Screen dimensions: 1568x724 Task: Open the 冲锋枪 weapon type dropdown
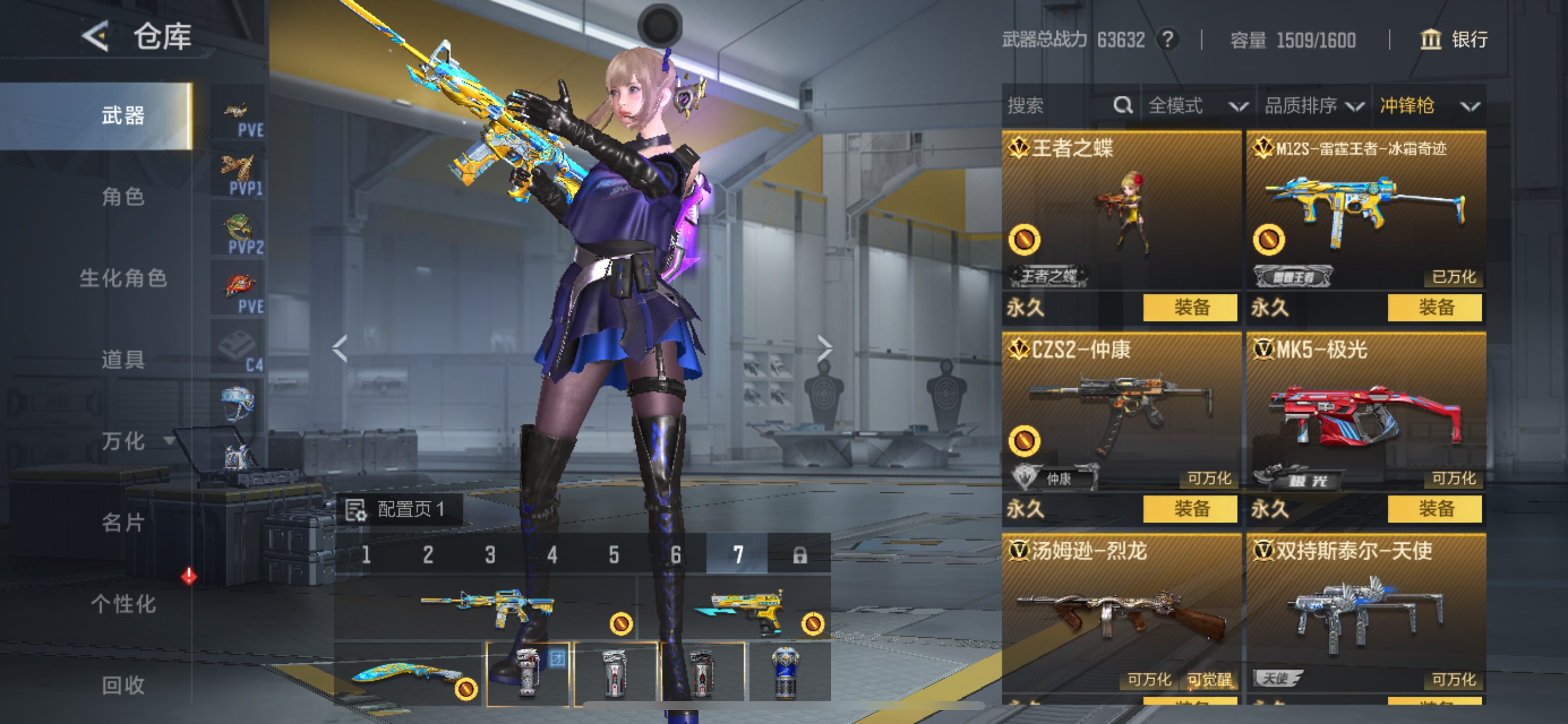pos(1428,106)
